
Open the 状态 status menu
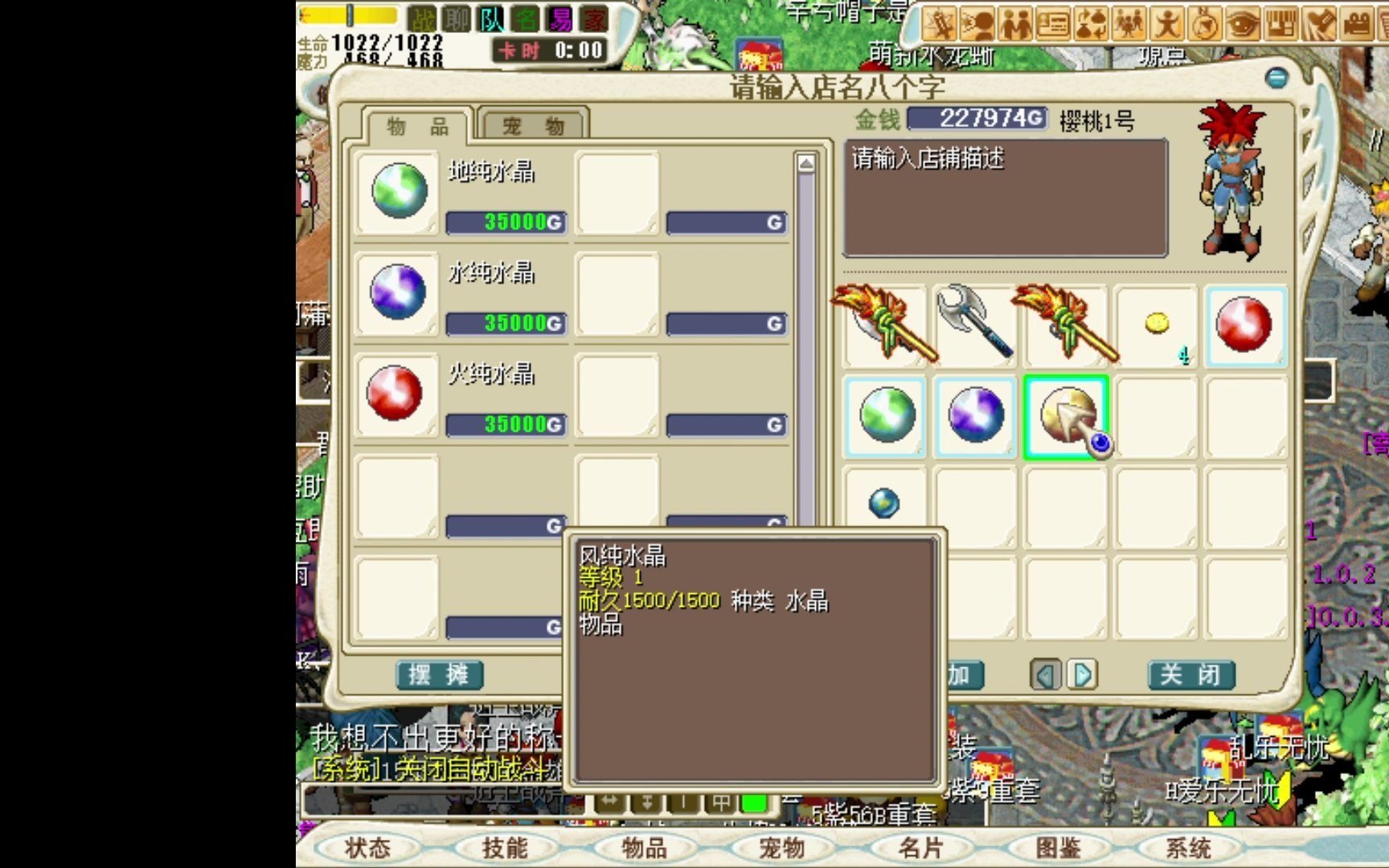[x=367, y=848]
